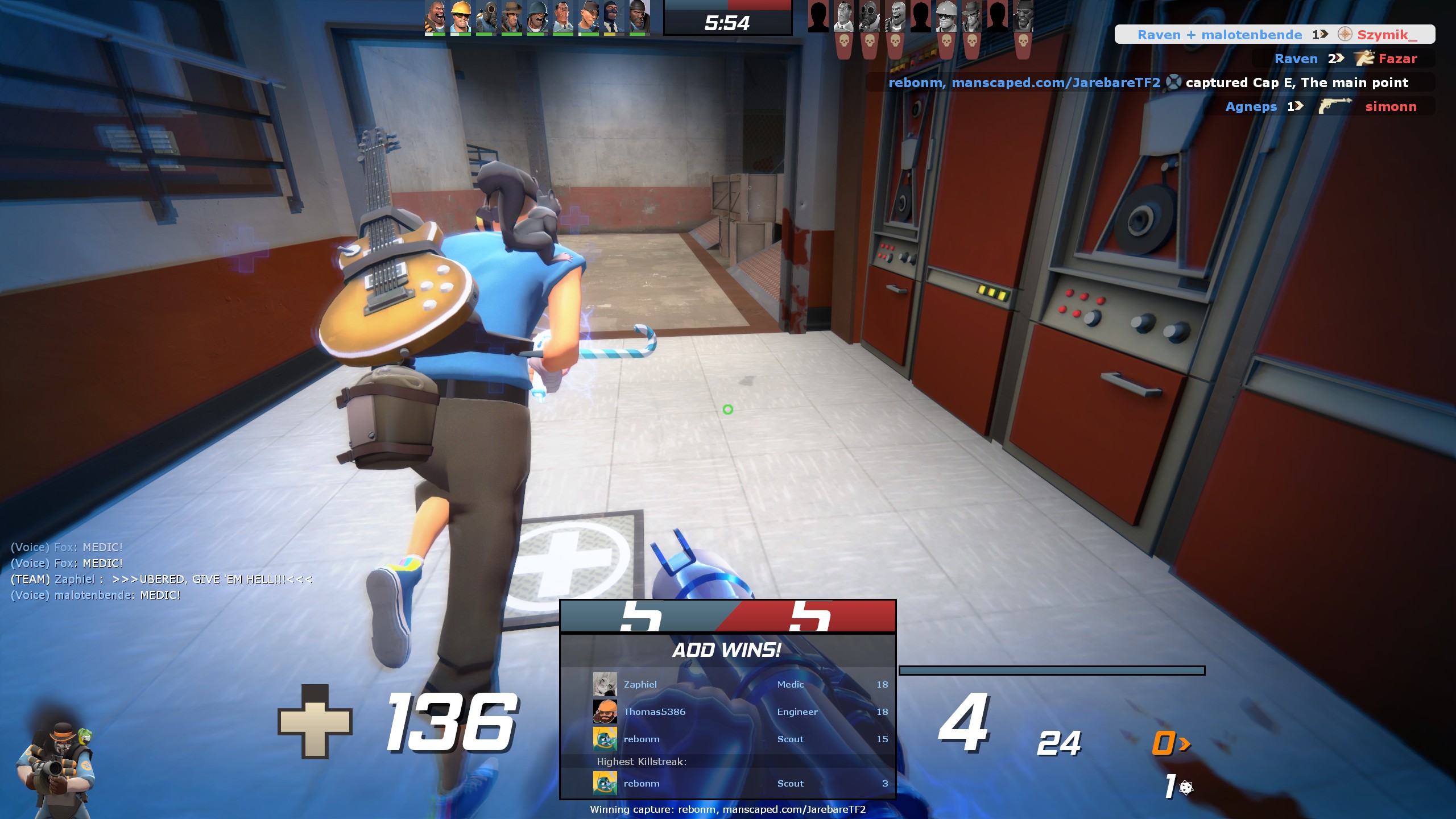The height and width of the screenshot is (819, 1456).
Task: Select the Raven and malotenbende kill notice
Action: 1274,35
